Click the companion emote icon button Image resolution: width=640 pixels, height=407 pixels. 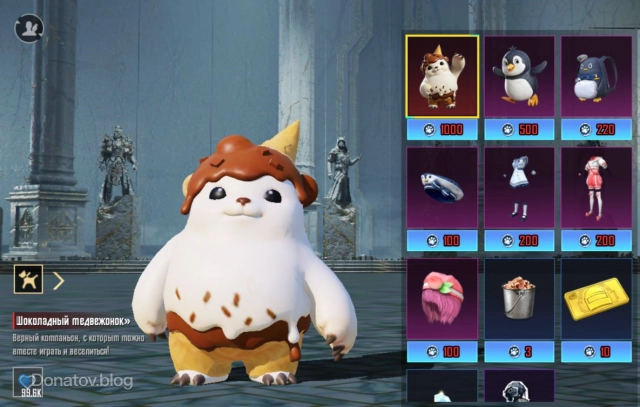click(x=27, y=279)
